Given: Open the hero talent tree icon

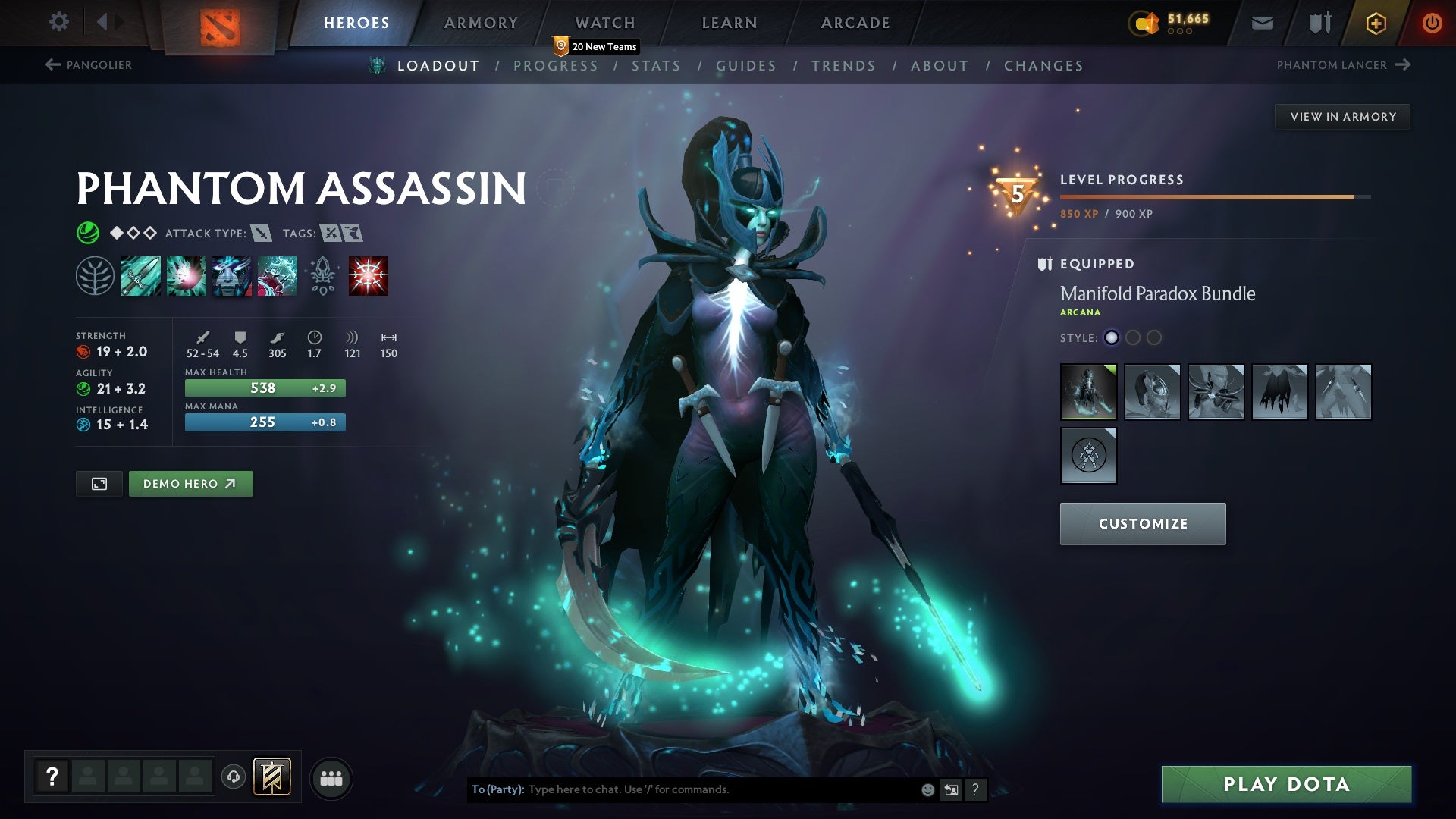Looking at the screenshot, I should [95, 276].
